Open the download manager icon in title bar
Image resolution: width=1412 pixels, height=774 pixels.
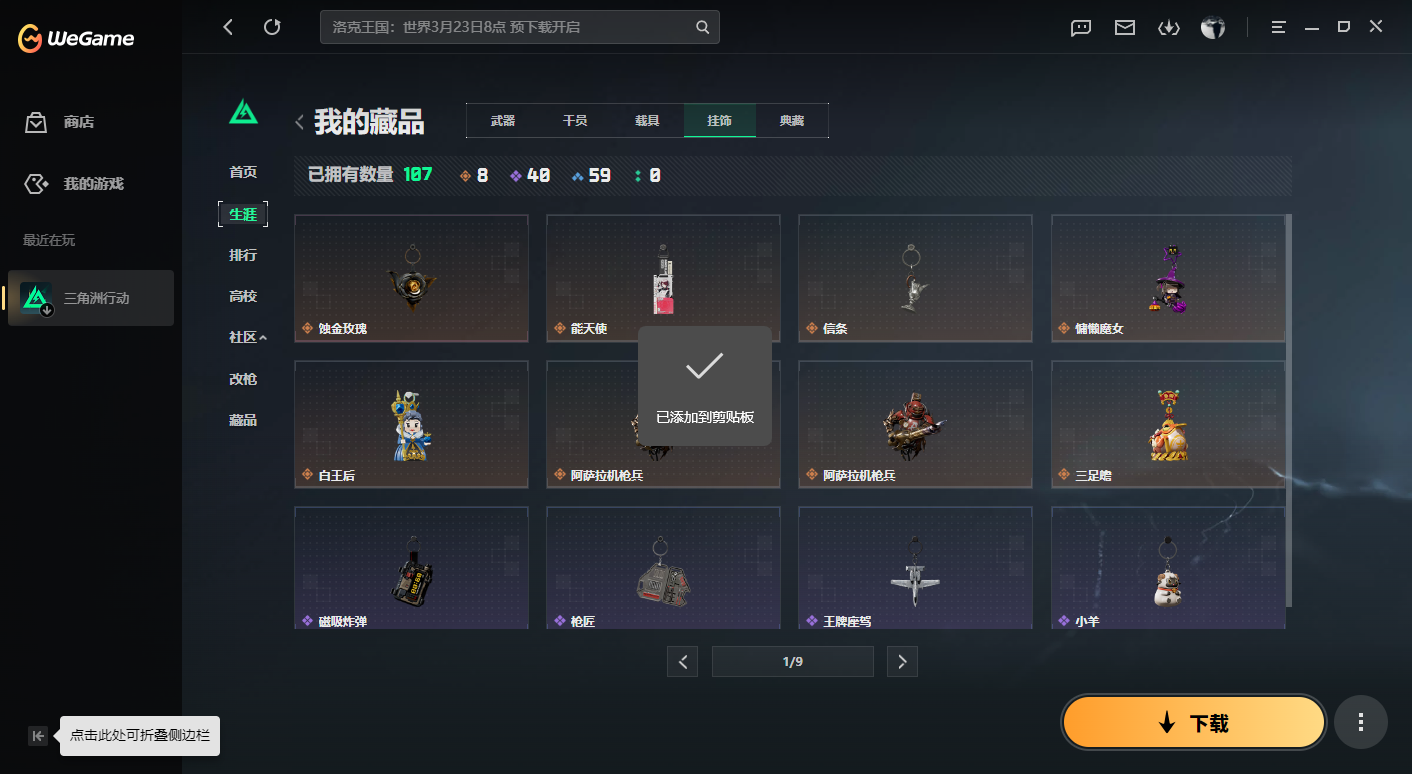click(x=1168, y=27)
